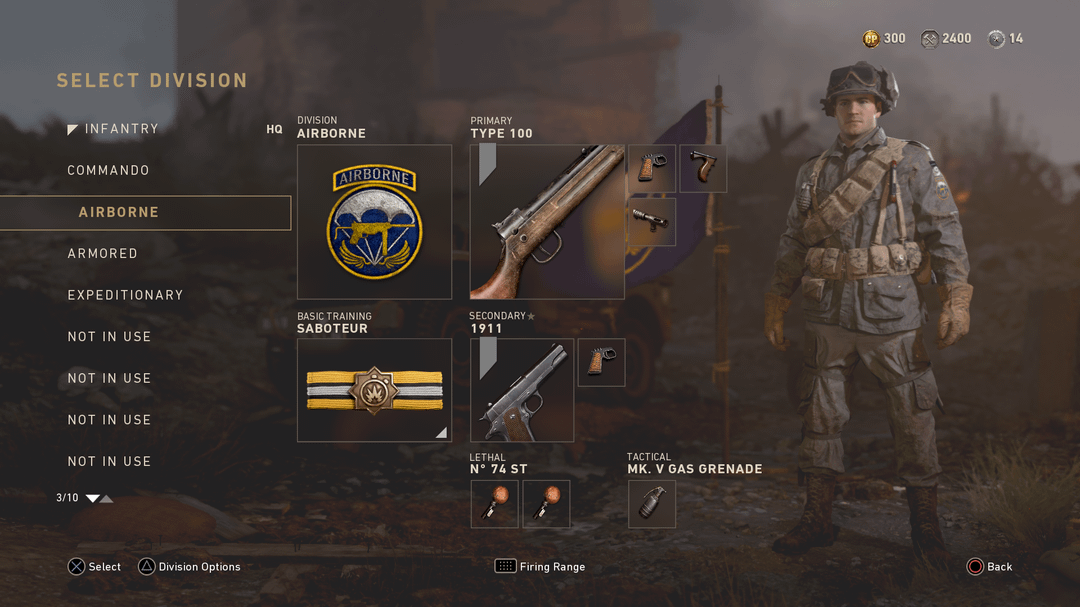The image size is (1080, 607).
Task: Change the Saboteur basic training
Action: 374,390
